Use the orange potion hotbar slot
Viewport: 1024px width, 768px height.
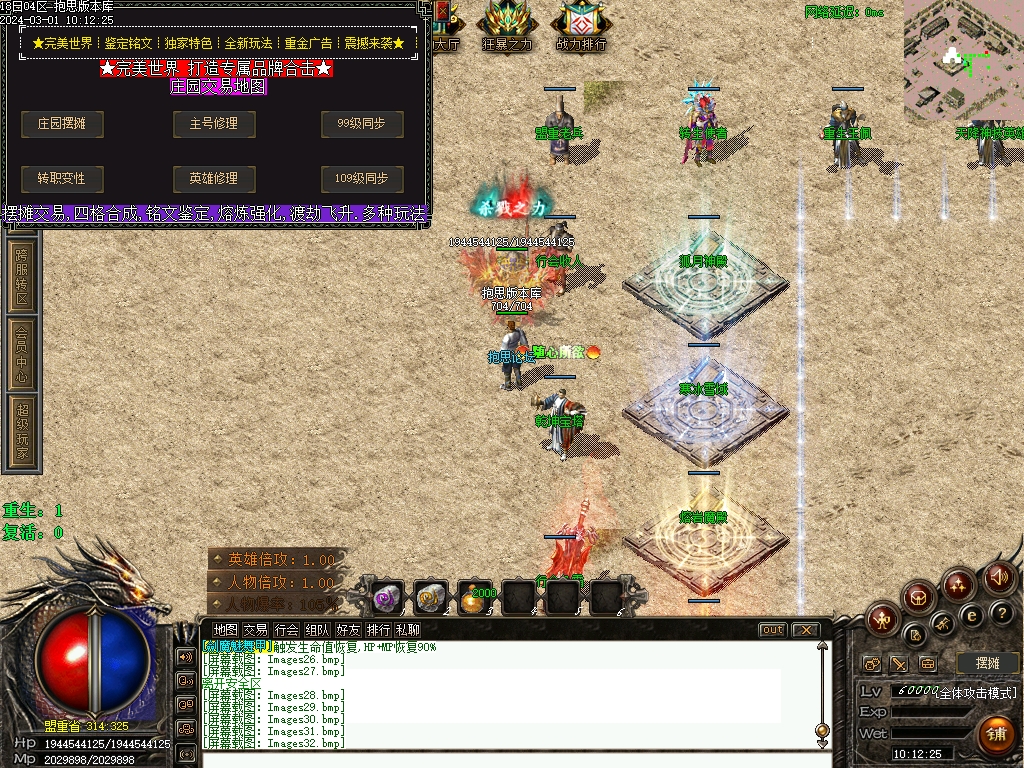[x=475, y=597]
